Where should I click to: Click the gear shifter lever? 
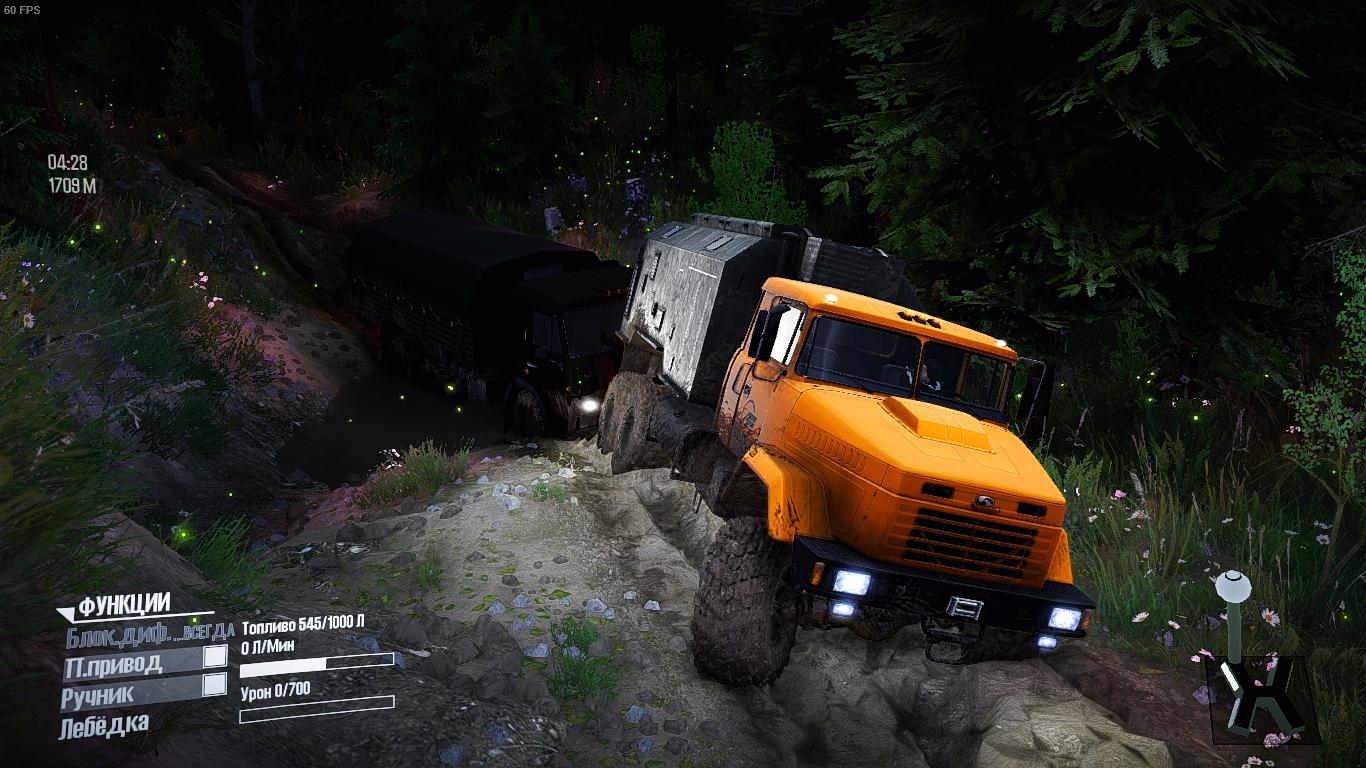(x=1235, y=588)
